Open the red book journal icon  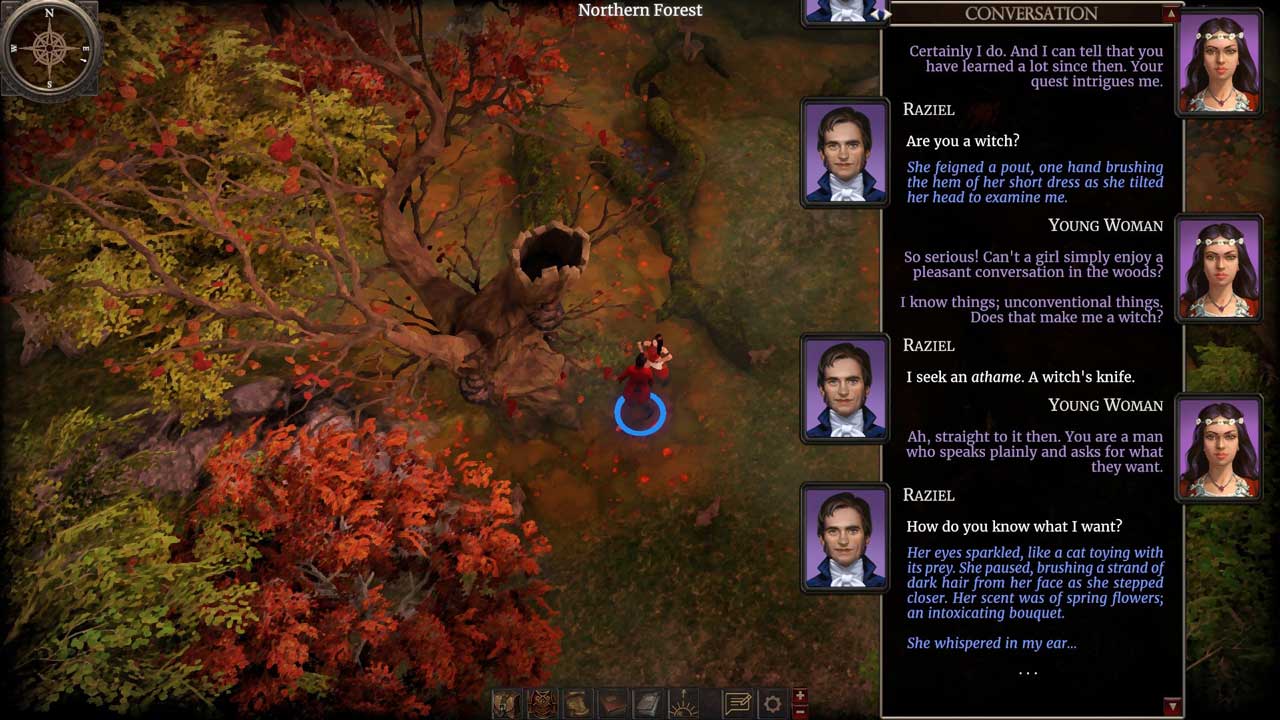point(613,704)
